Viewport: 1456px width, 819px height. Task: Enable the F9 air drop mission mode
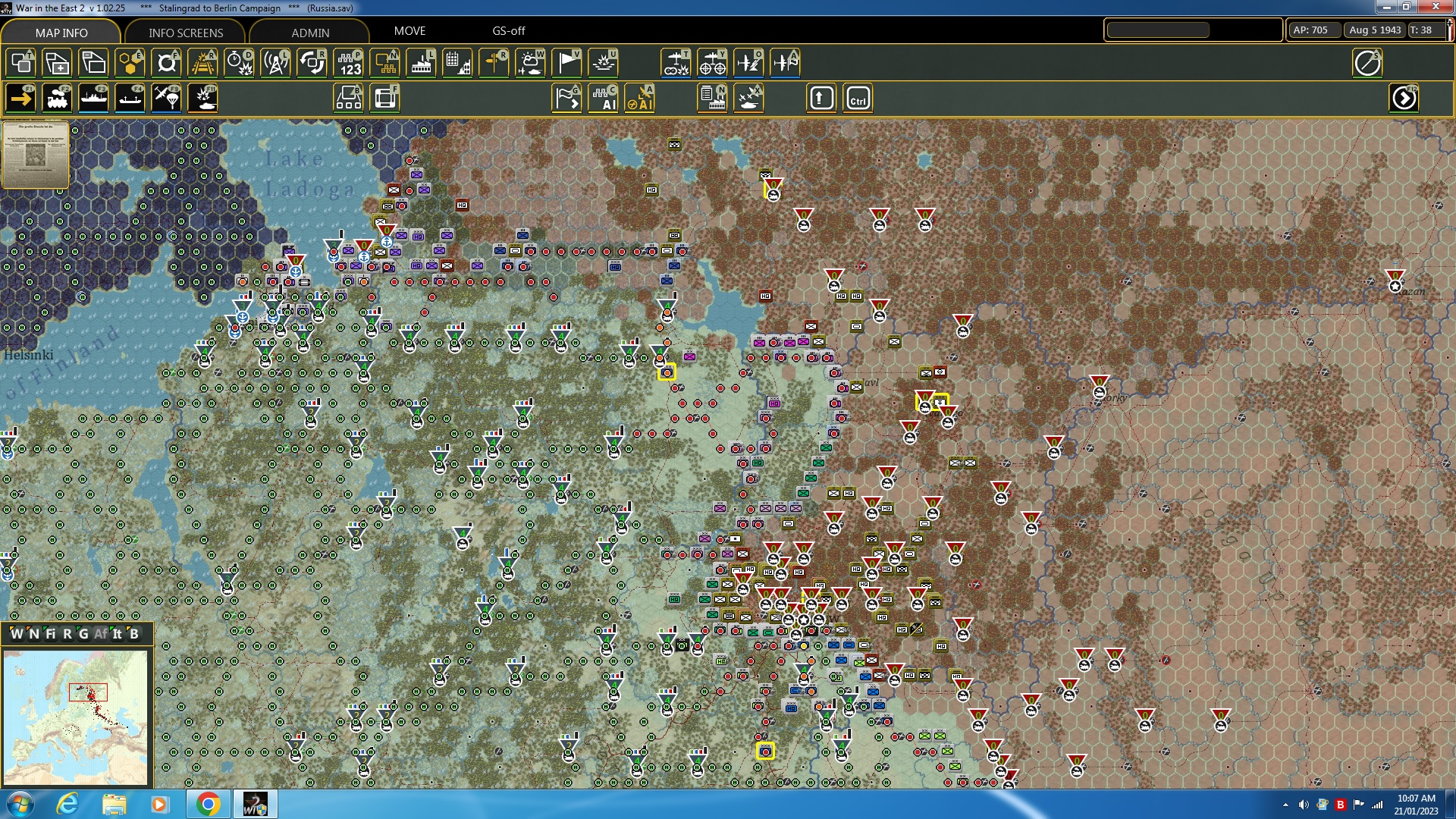pos(166,97)
